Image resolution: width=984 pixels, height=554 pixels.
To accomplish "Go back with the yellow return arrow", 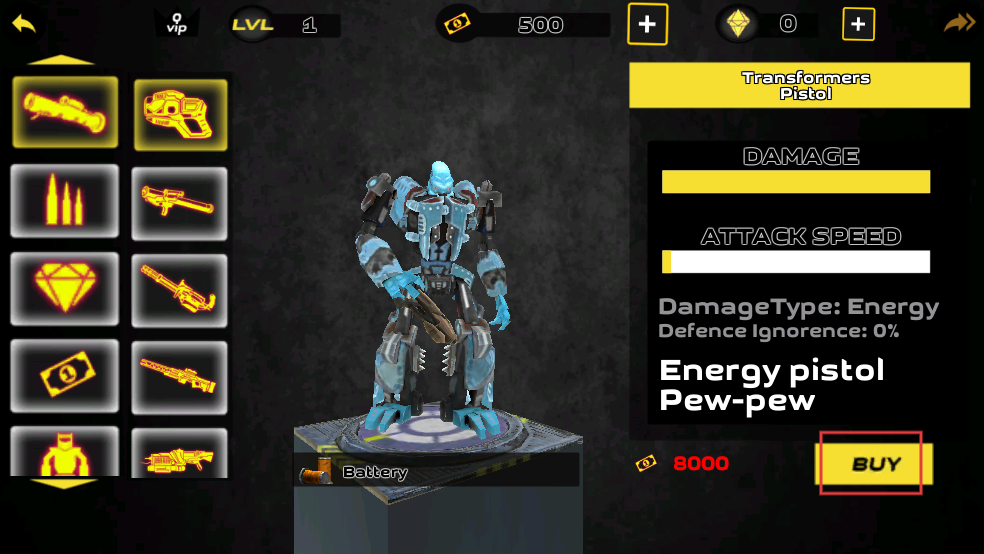I will [24, 22].
